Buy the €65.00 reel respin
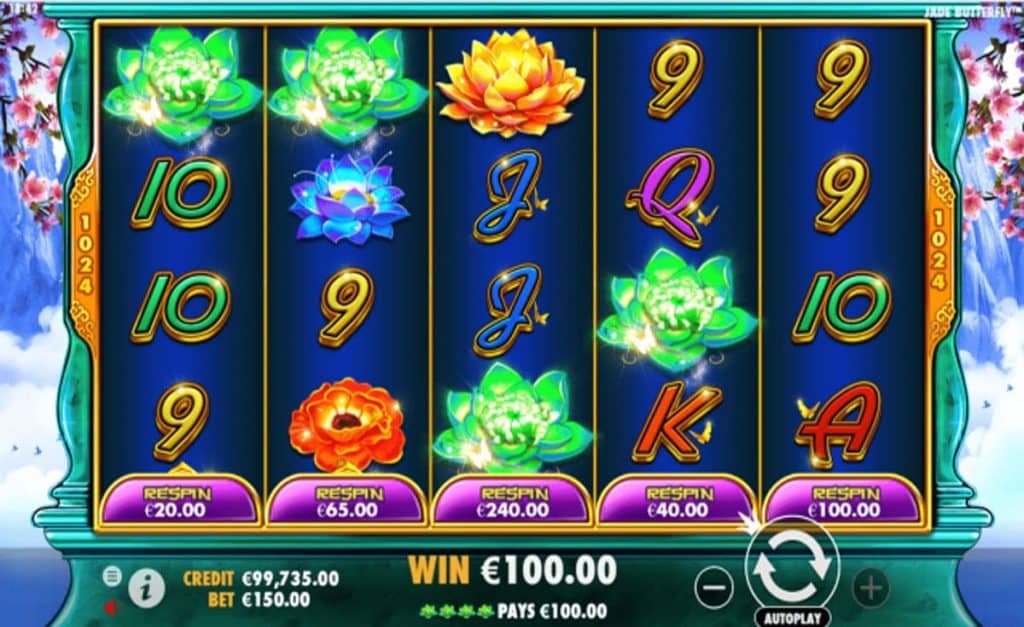The width and height of the screenshot is (1024, 627). [x=346, y=501]
